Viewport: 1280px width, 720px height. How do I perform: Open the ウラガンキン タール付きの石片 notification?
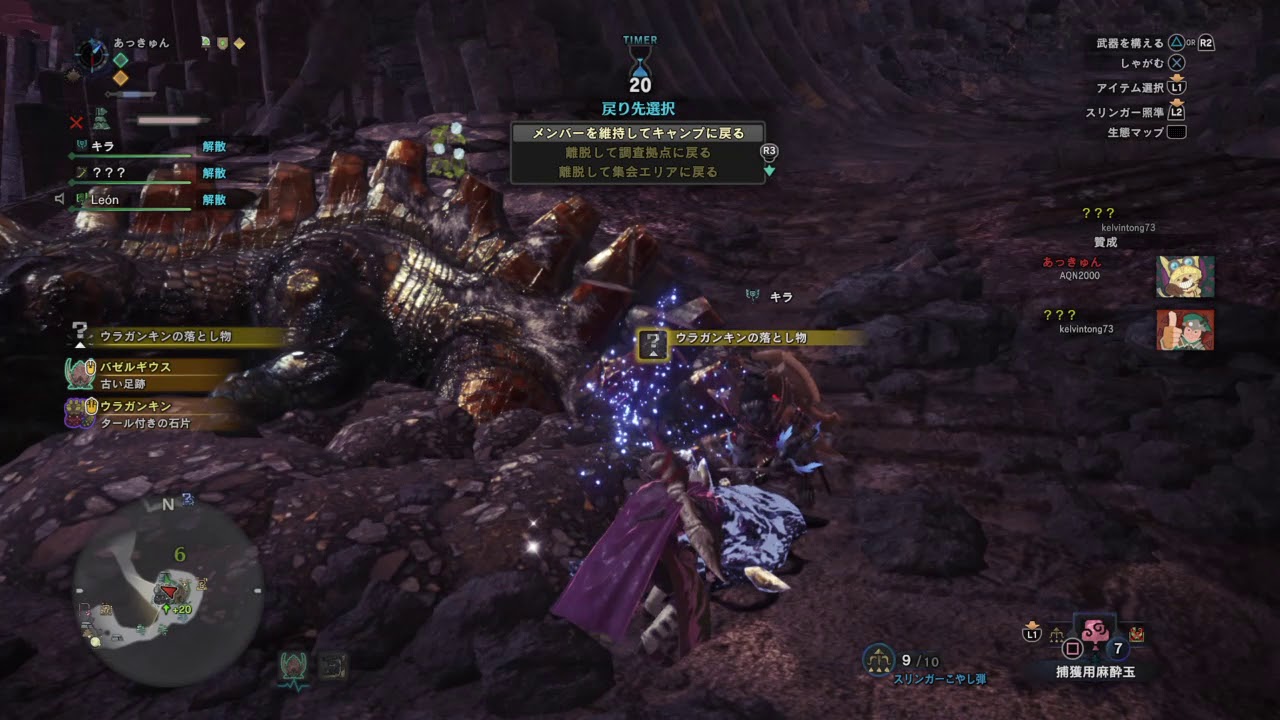pyautogui.click(x=150, y=414)
